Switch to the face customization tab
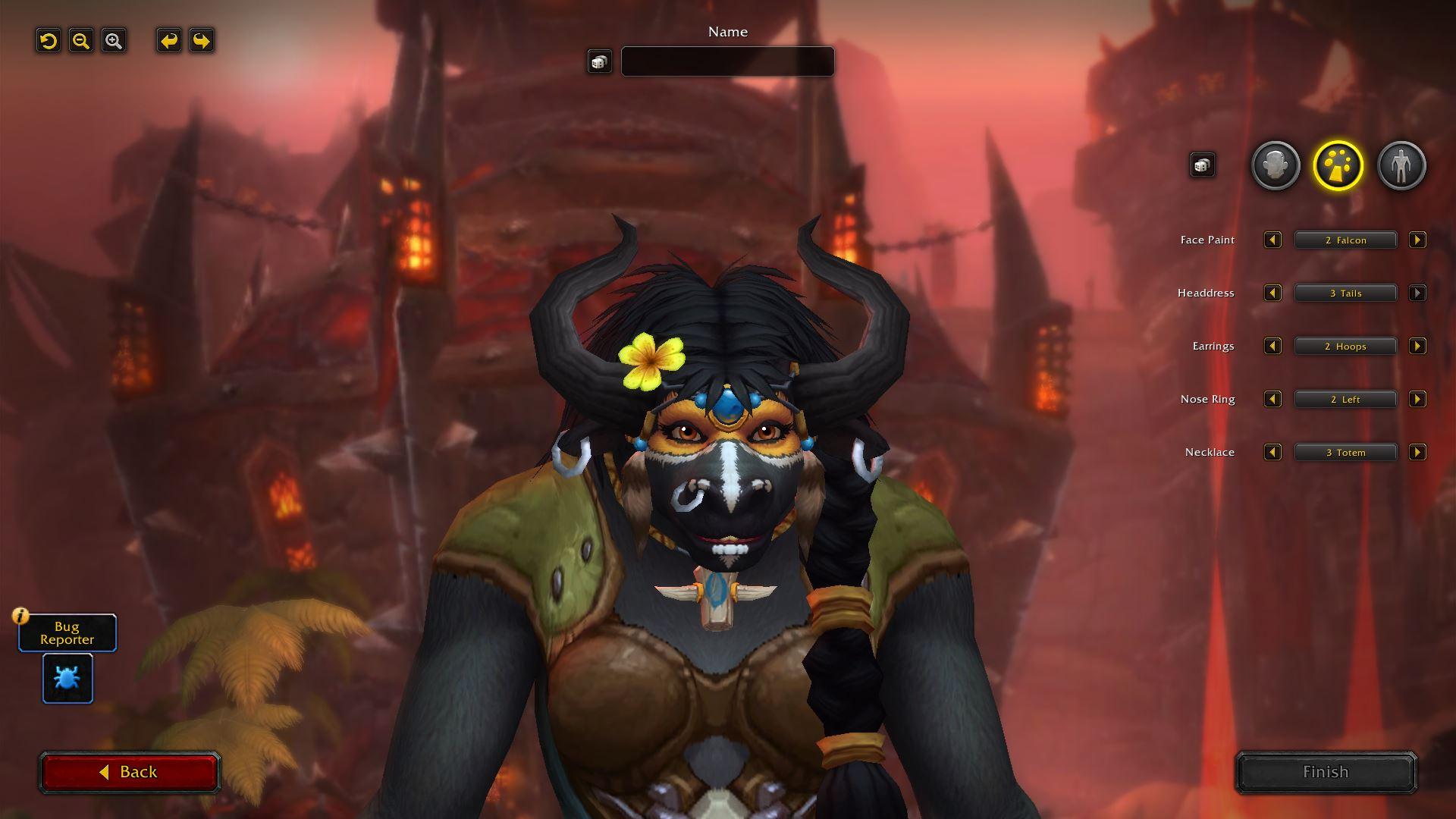1456x819 pixels. tap(1275, 165)
